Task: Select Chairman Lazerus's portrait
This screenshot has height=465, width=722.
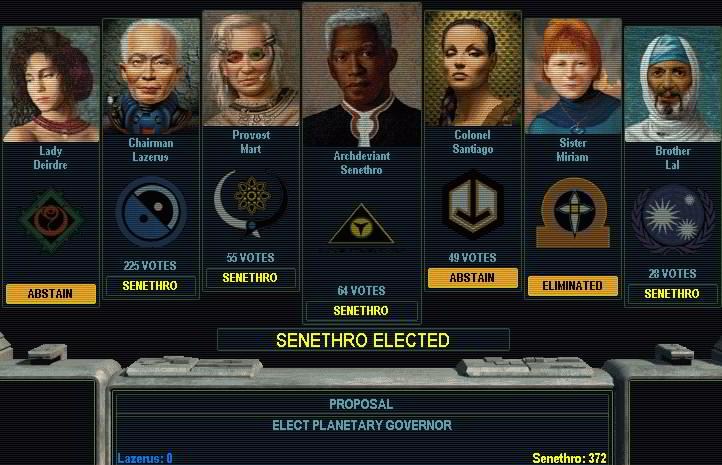Action: point(151,77)
